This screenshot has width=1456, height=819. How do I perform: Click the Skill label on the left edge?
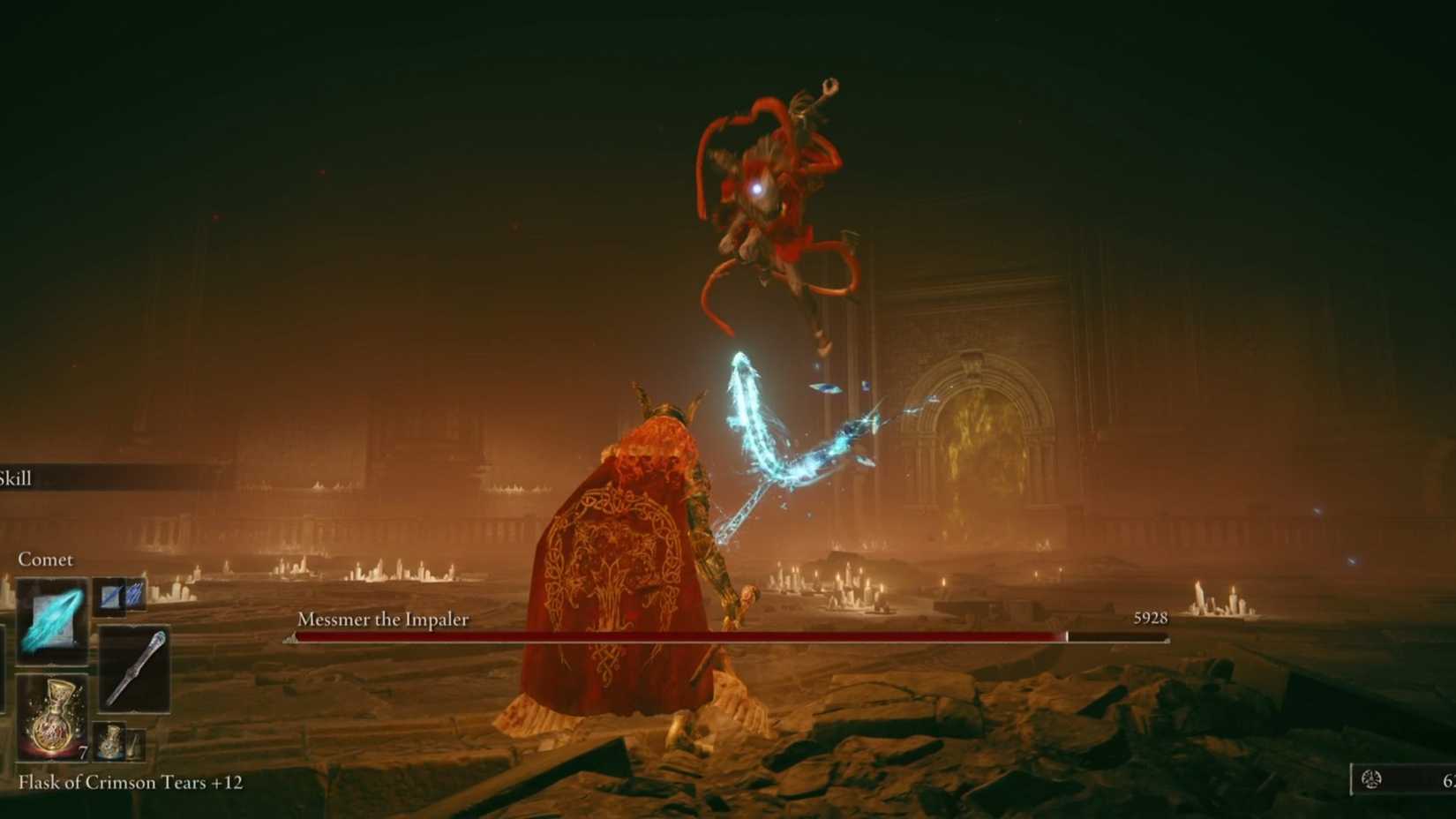(x=18, y=477)
